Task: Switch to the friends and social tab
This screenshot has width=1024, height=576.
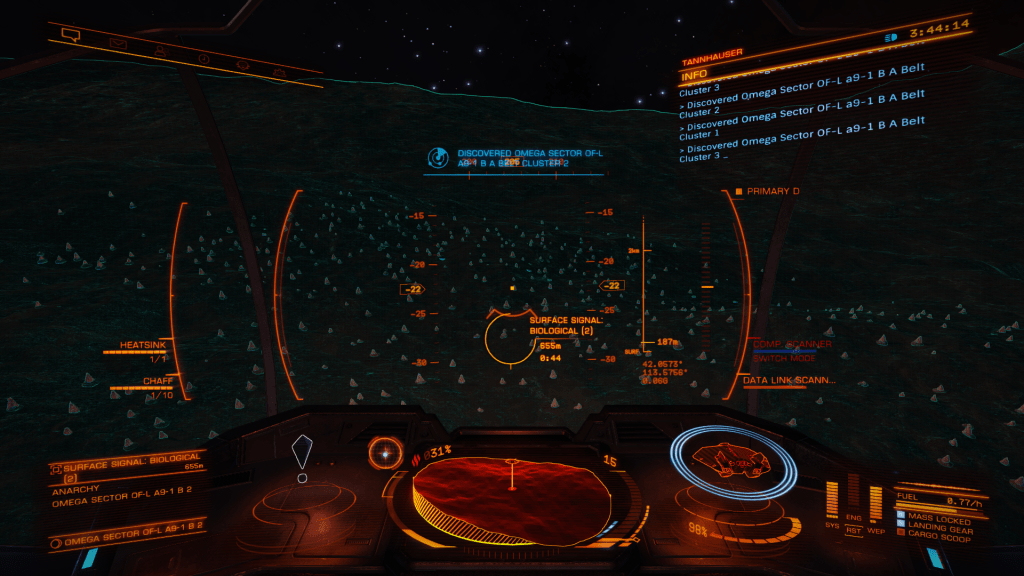Action: coord(161,51)
